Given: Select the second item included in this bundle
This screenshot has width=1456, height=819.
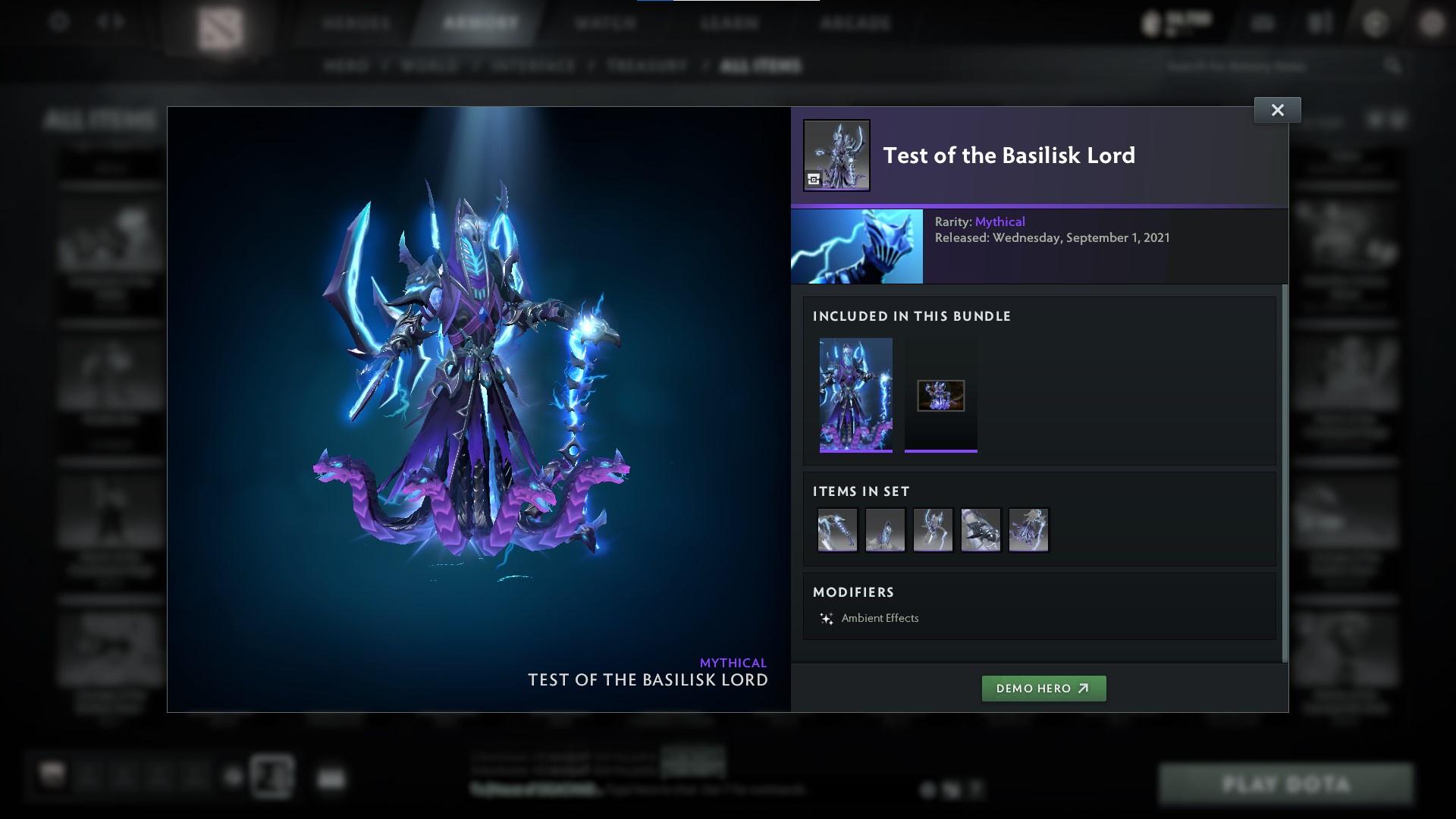Looking at the screenshot, I should (x=940, y=395).
